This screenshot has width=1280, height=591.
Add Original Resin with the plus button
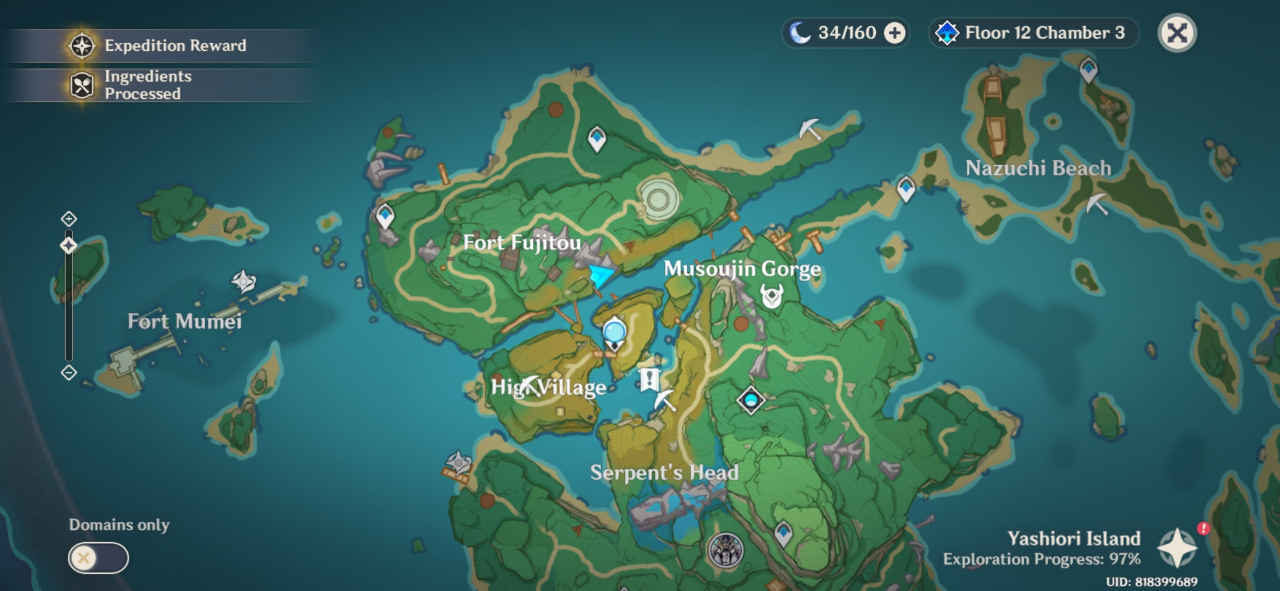895,33
